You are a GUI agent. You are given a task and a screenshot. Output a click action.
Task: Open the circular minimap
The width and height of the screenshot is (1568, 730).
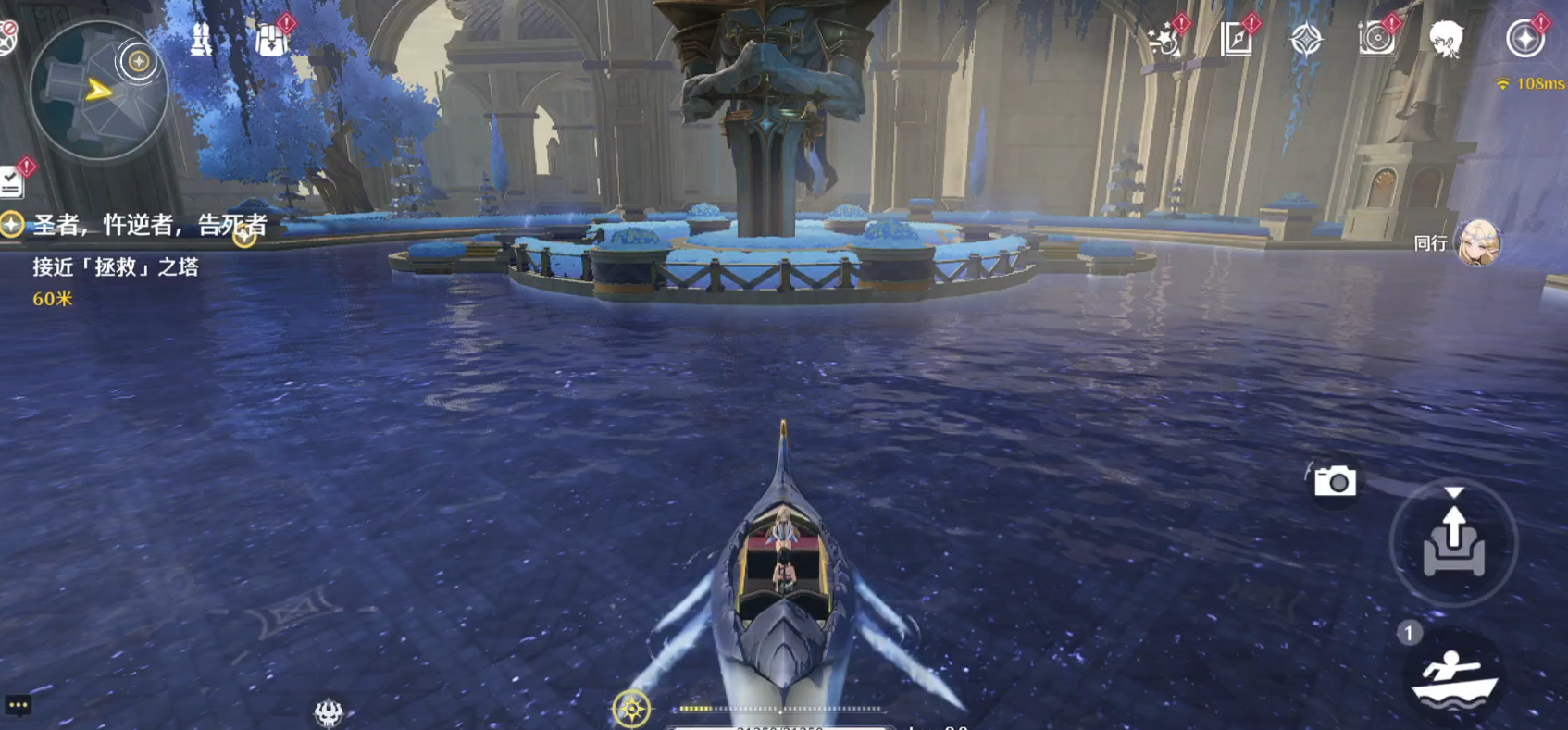pyautogui.click(x=98, y=91)
